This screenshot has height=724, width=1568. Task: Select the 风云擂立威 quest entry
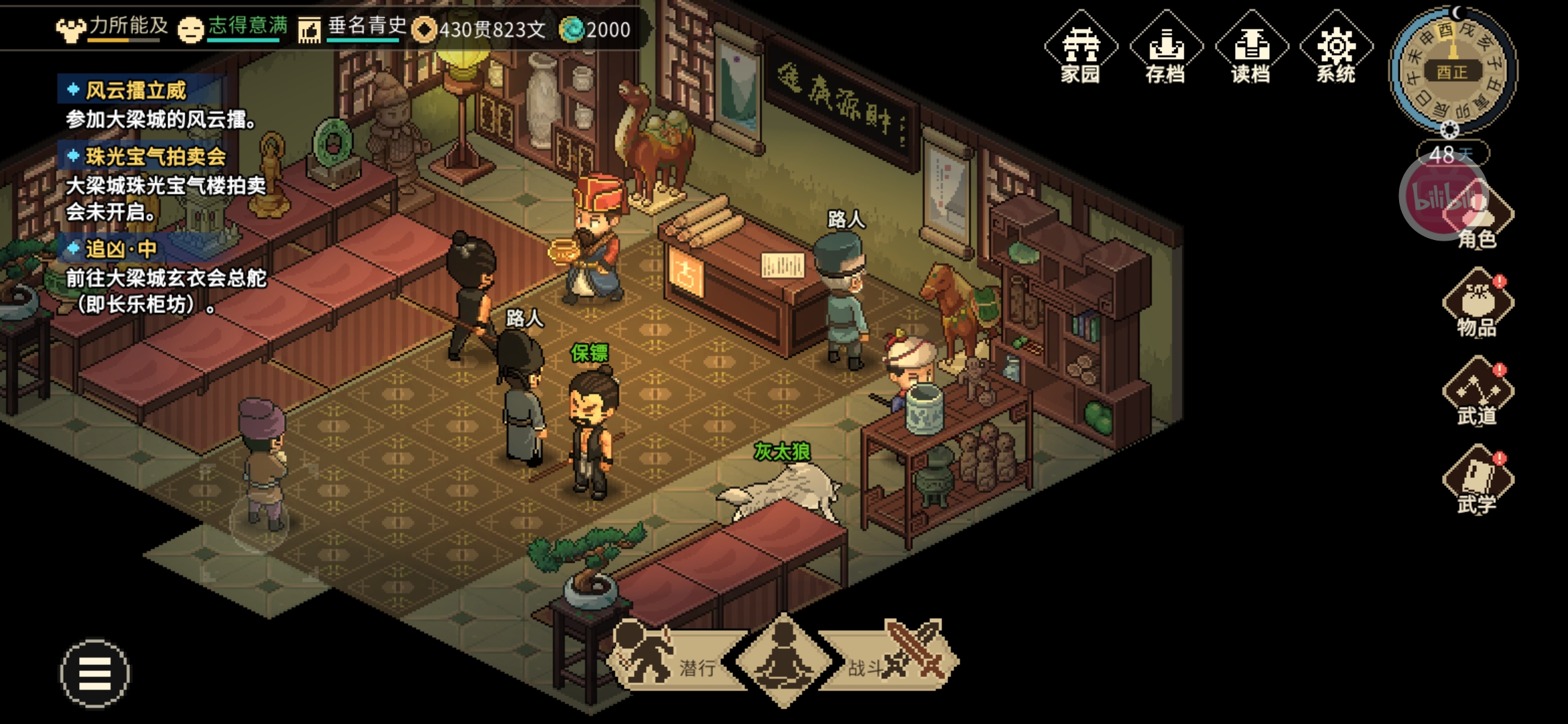click(x=136, y=90)
